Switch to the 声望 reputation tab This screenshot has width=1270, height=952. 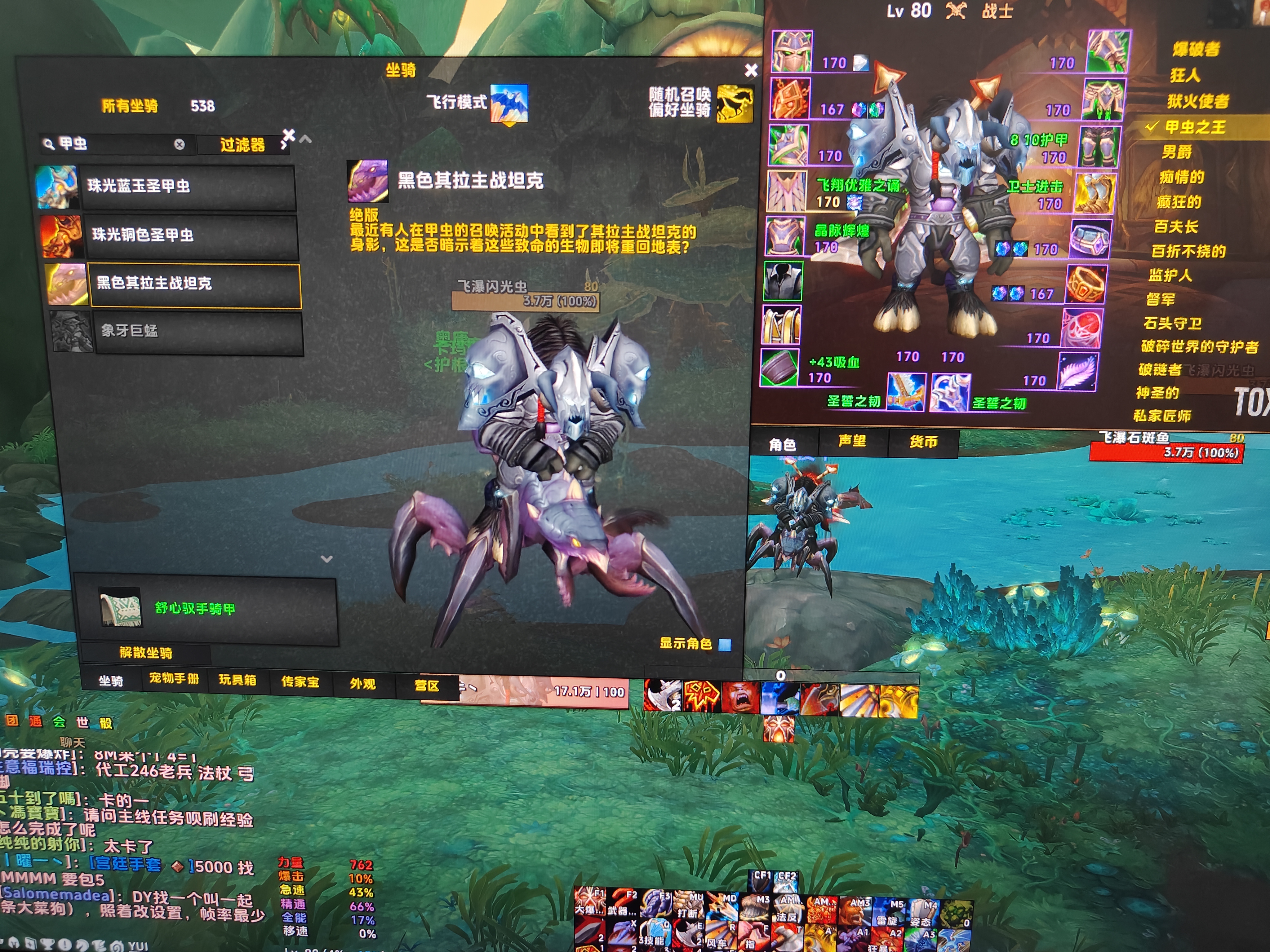click(x=852, y=441)
